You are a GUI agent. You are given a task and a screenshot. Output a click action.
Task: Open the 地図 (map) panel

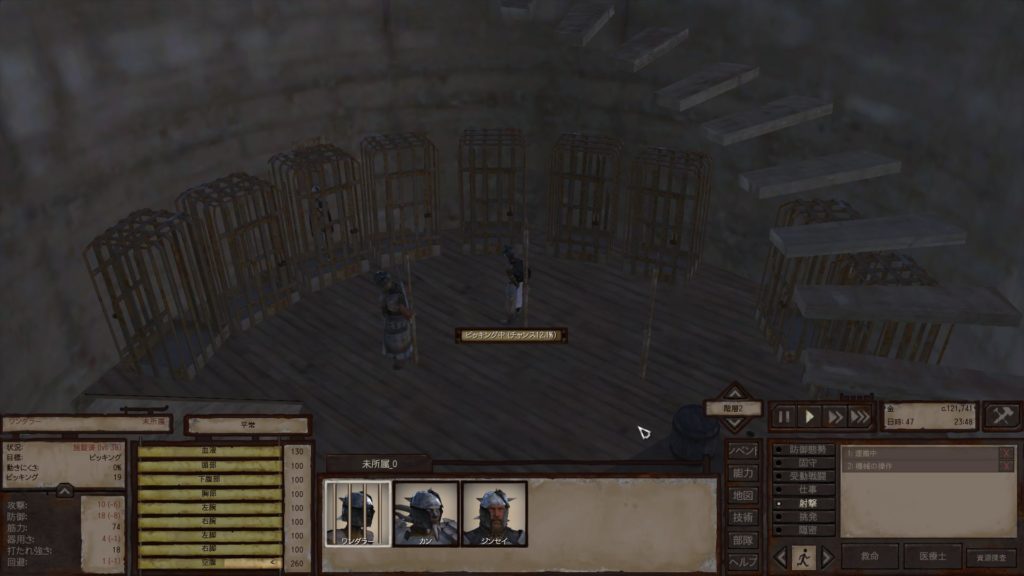[741, 495]
